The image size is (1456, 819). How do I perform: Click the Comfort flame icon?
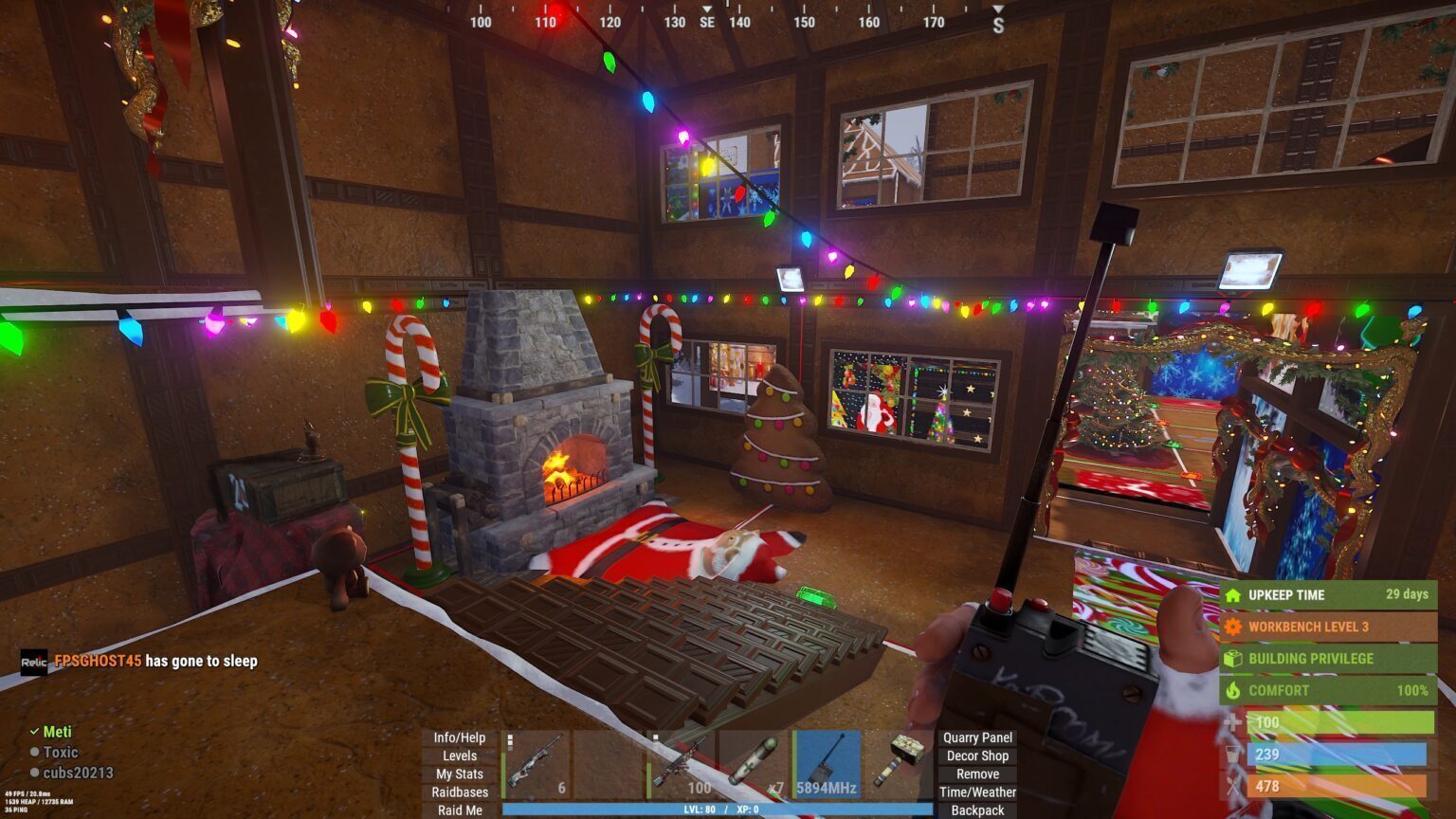(x=1232, y=690)
